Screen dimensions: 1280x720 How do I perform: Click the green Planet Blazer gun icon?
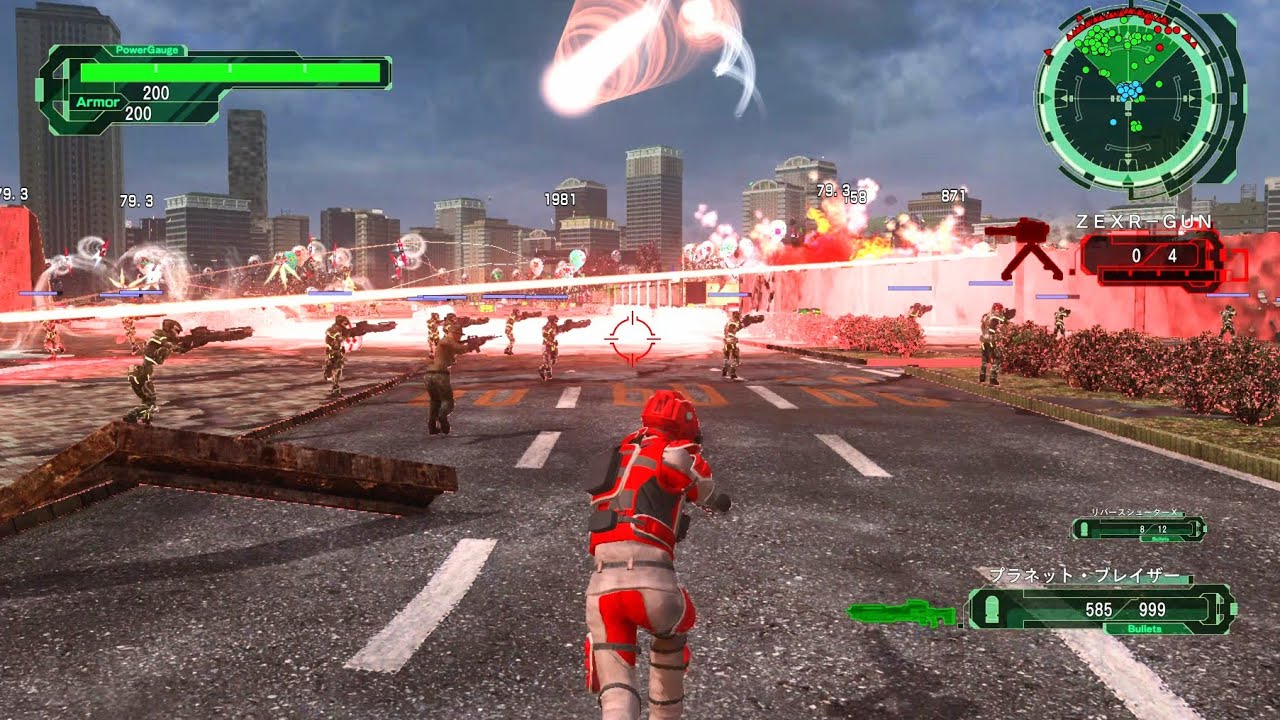[x=903, y=612]
